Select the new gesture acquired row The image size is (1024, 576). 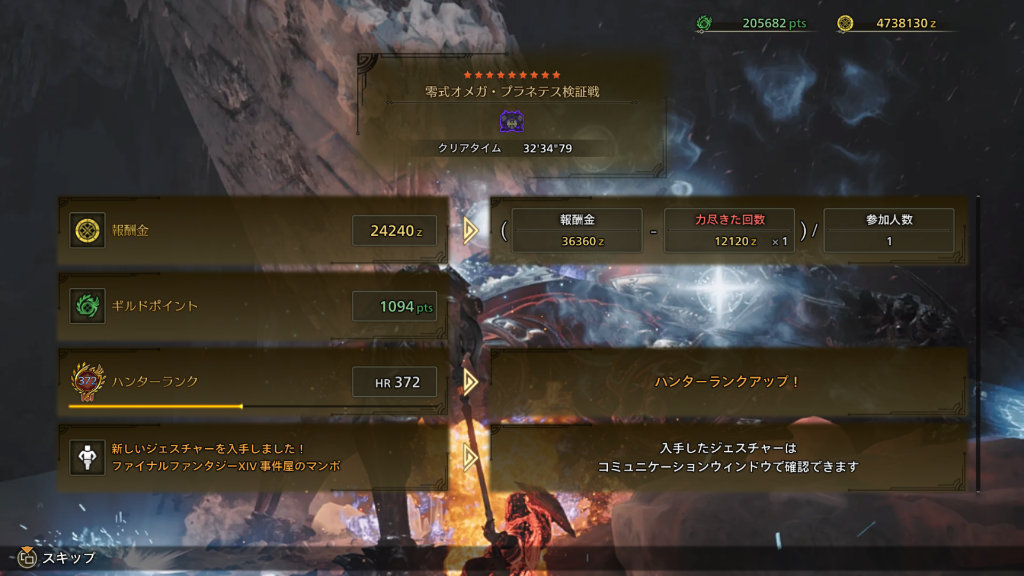point(252,457)
